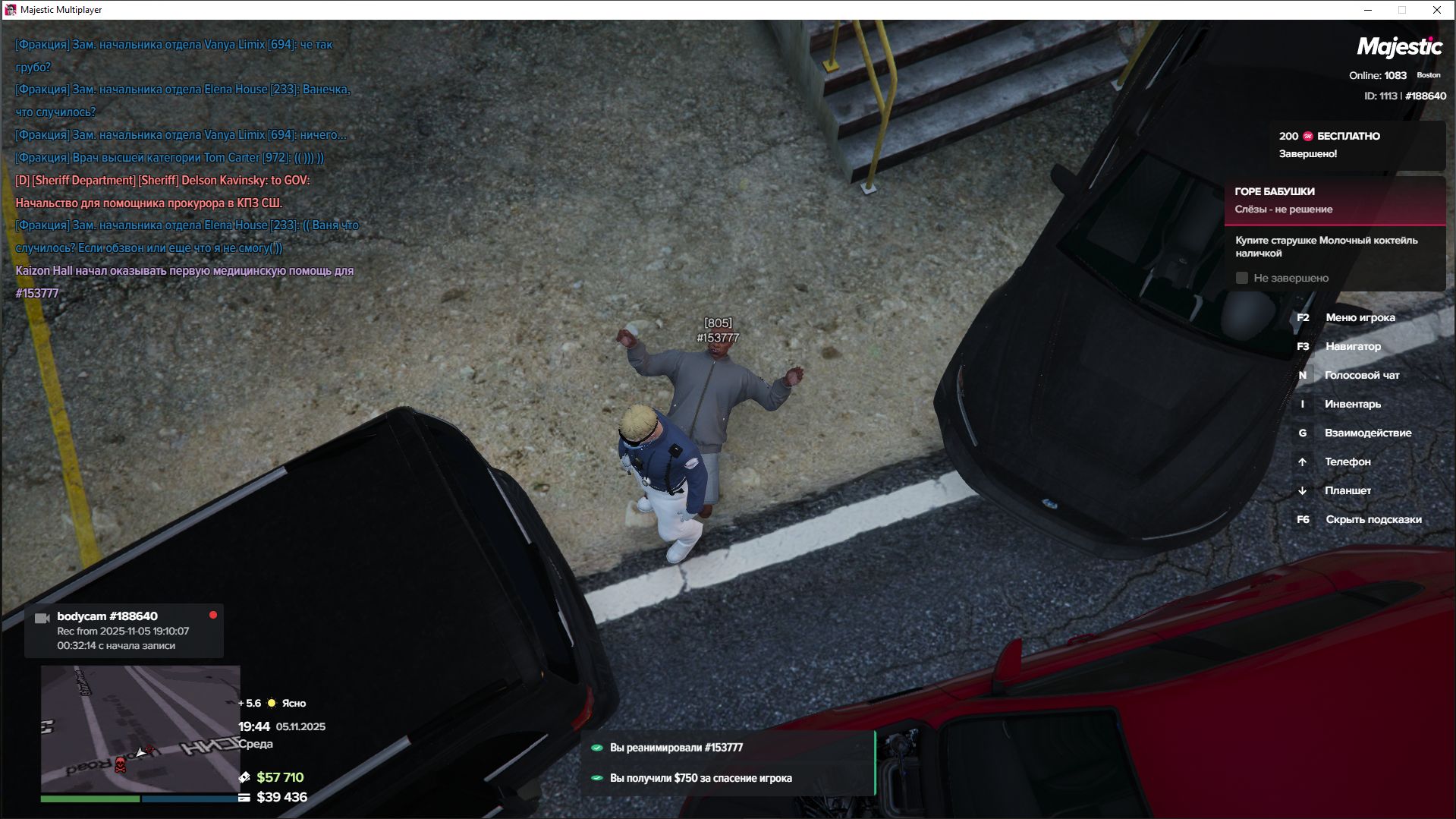Minimize the Majestic Multiplayer window

tap(1368, 10)
